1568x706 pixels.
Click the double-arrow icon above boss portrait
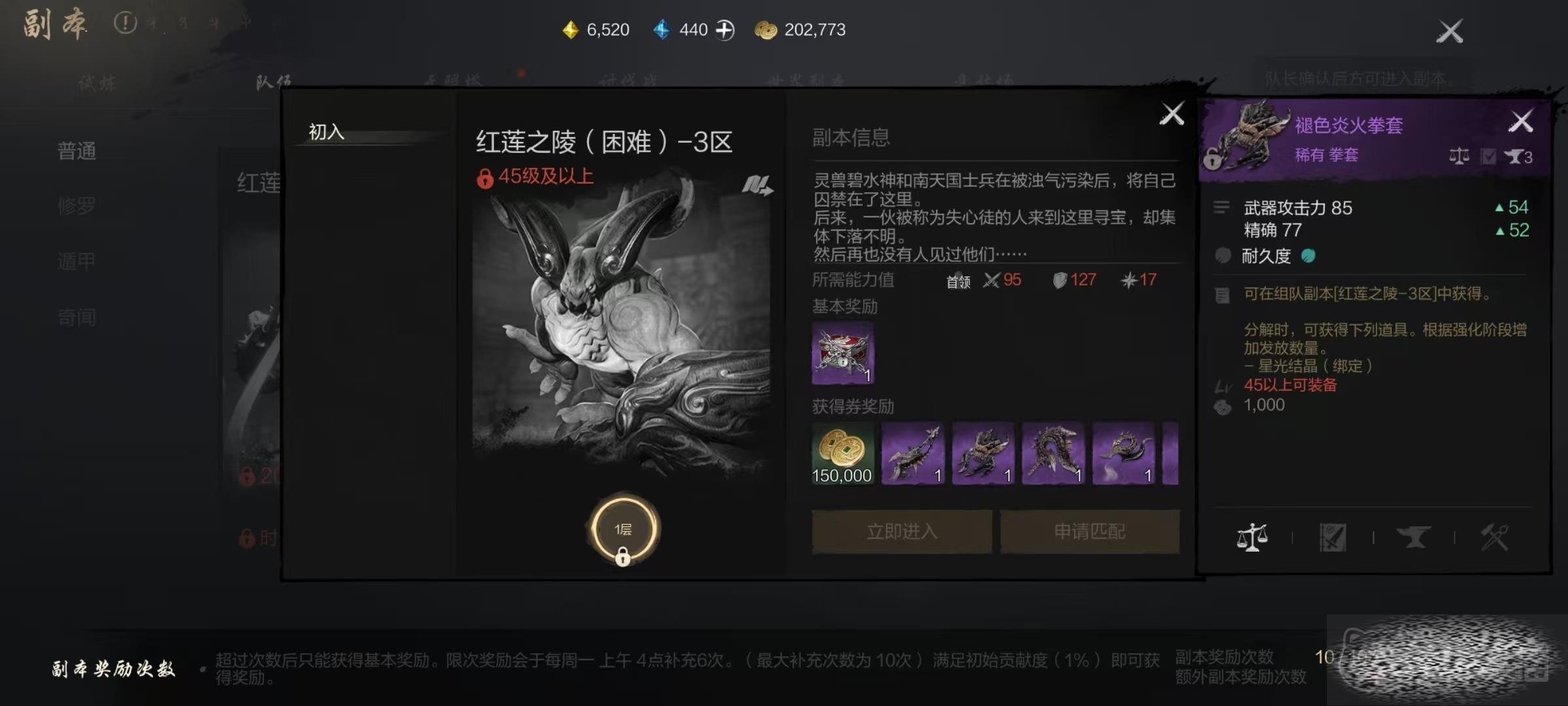pyautogui.click(x=757, y=186)
